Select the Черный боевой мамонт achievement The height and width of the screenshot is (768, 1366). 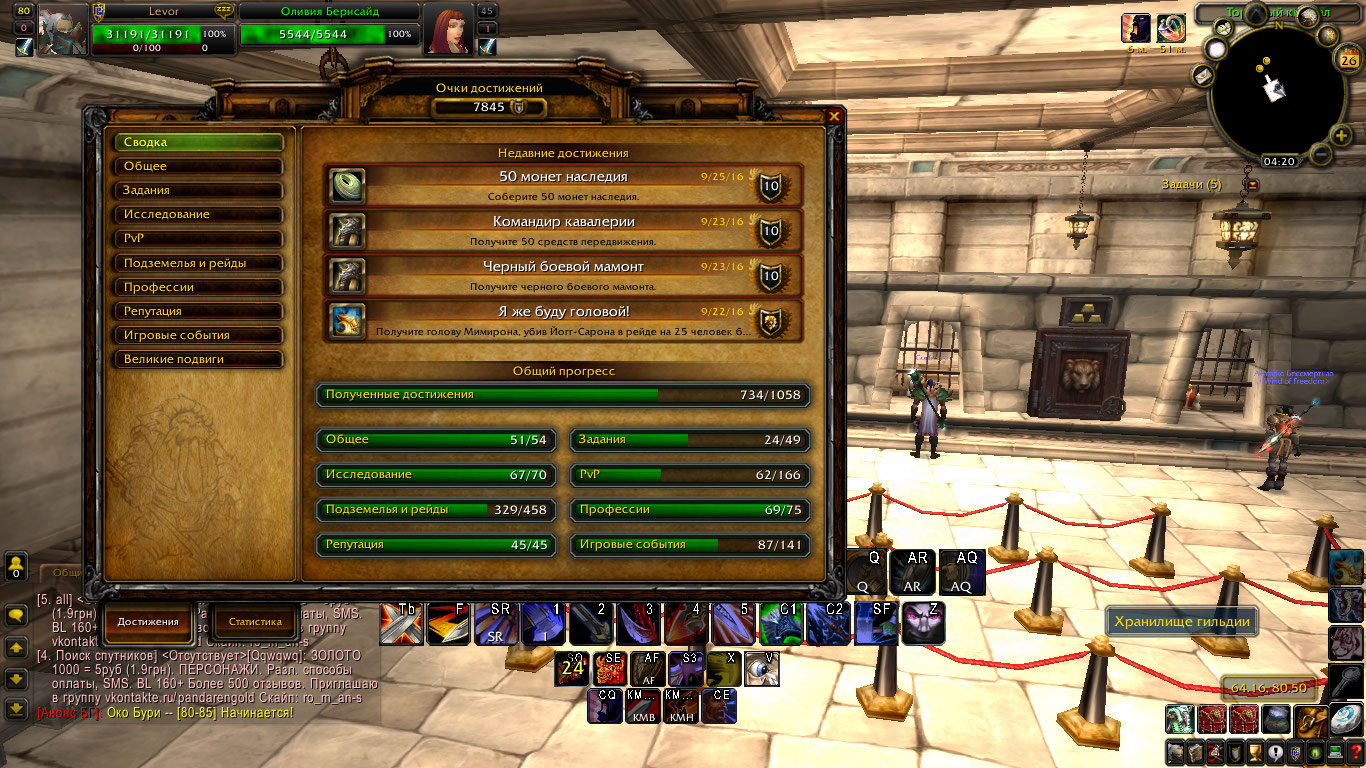pos(563,275)
